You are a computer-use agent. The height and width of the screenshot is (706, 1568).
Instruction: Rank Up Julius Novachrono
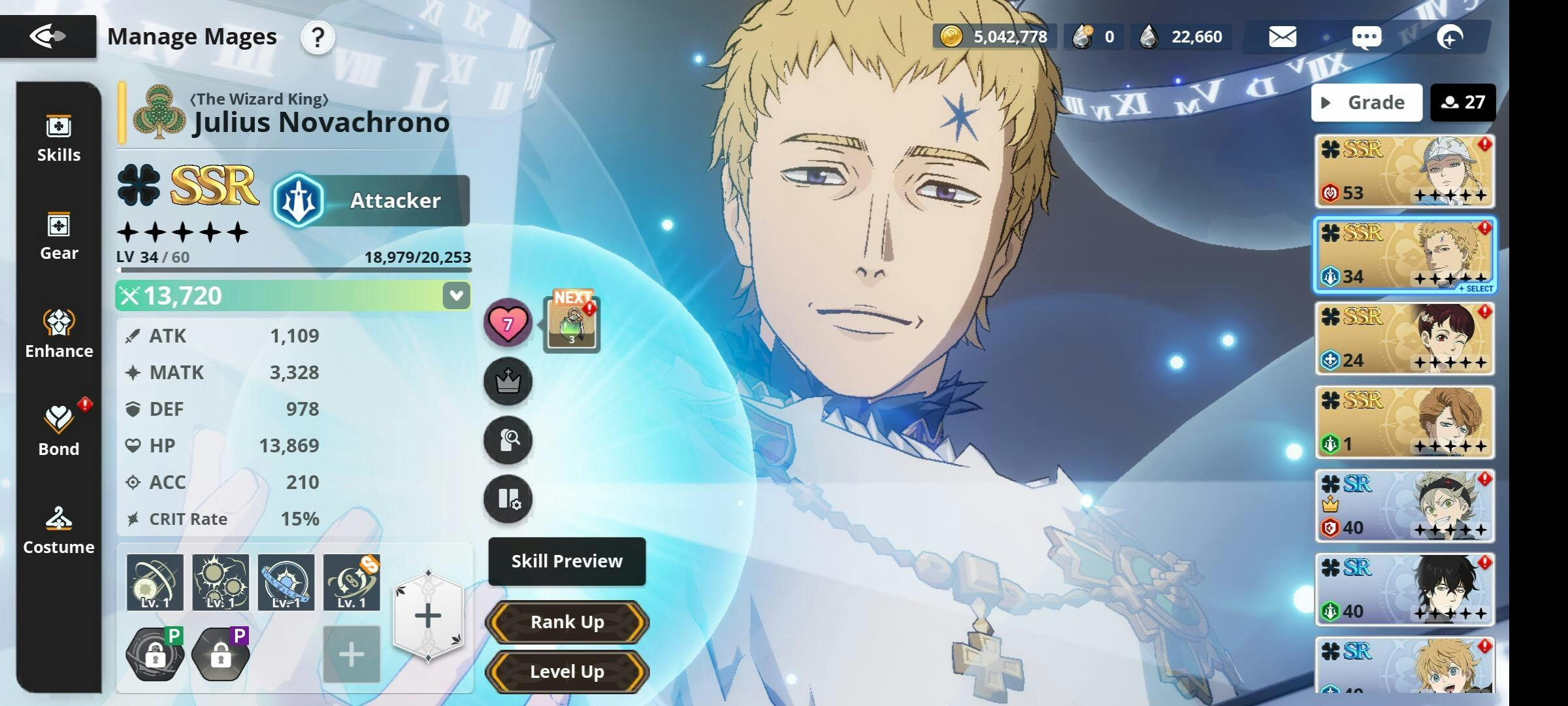(566, 622)
